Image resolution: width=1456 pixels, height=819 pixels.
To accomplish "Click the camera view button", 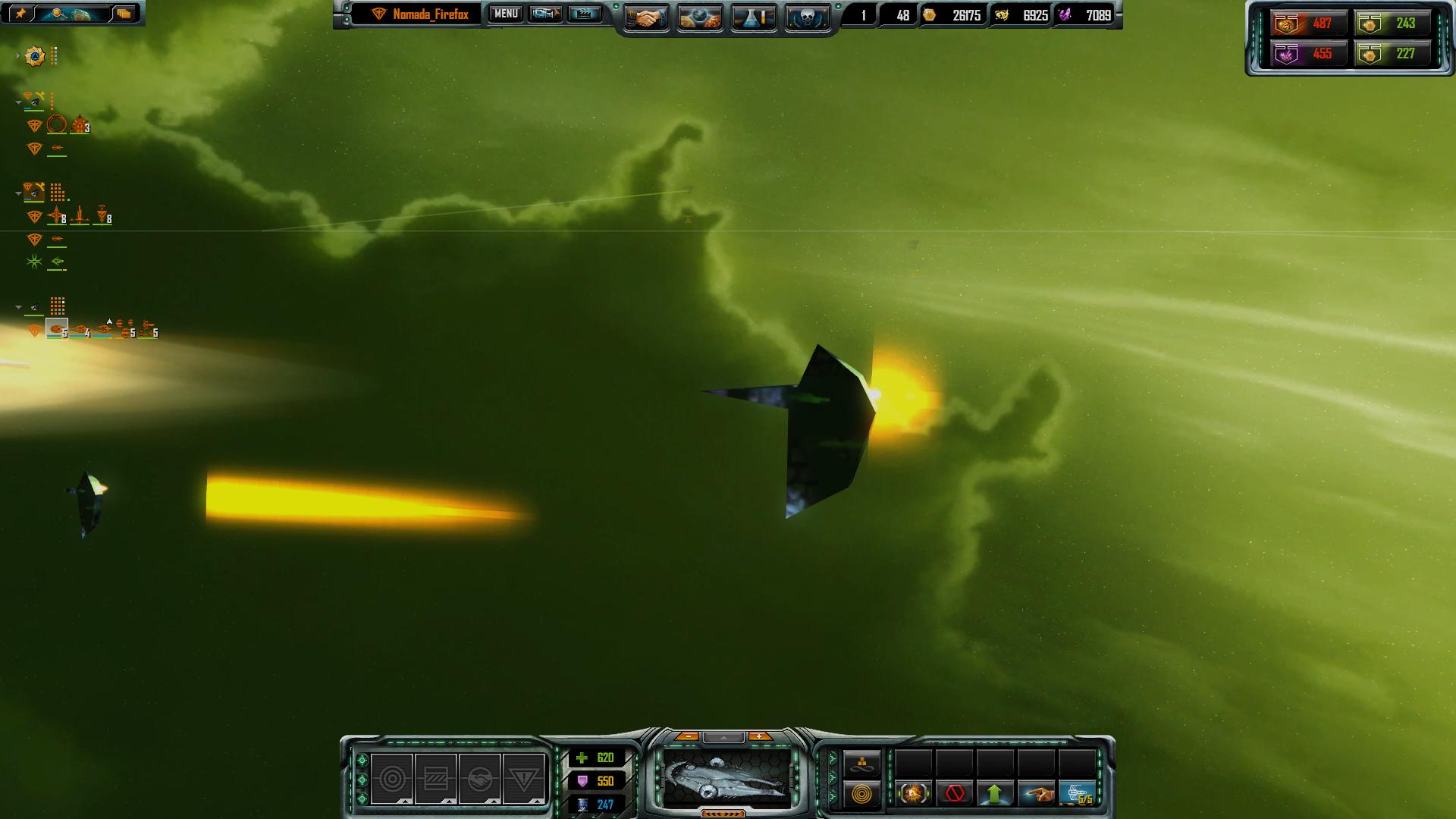I will pyautogui.click(x=545, y=14).
